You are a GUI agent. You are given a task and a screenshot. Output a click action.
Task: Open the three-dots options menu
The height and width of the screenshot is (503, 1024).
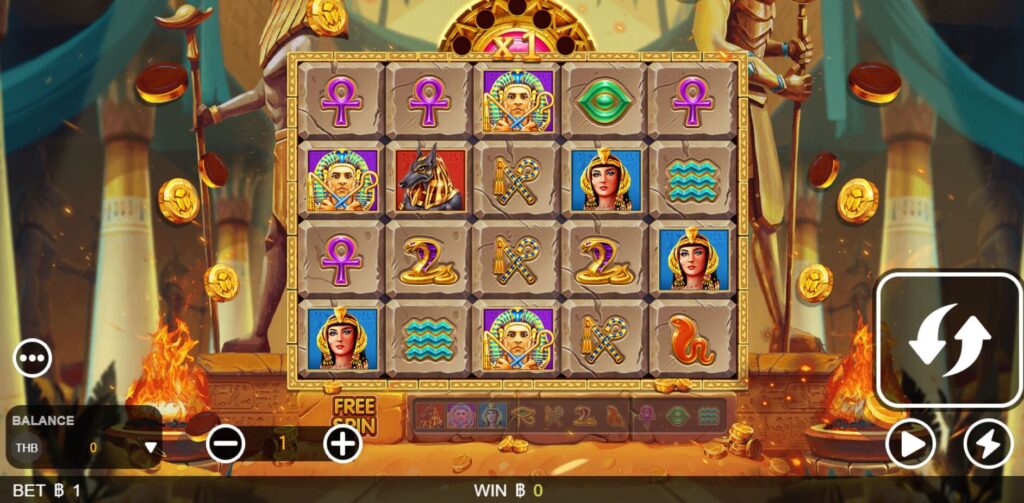32,357
